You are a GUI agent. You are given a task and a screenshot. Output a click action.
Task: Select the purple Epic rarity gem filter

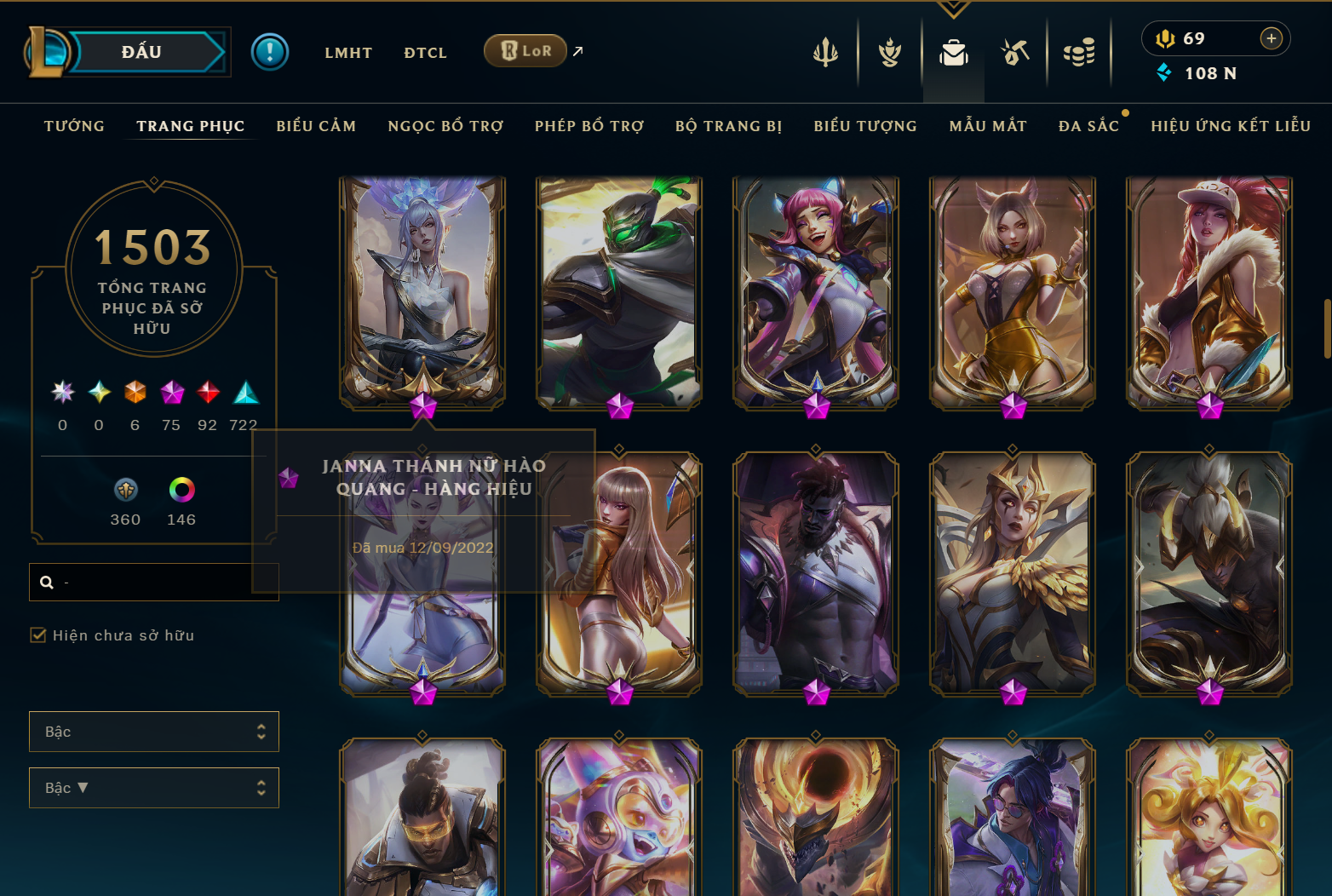click(171, 393)
